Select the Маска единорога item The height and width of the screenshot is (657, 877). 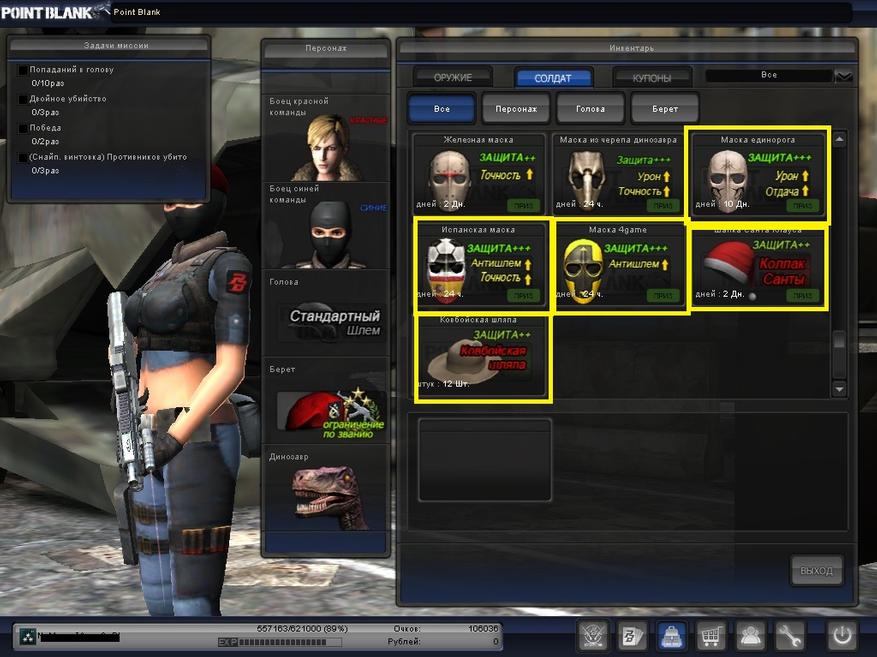pos(757,174)
